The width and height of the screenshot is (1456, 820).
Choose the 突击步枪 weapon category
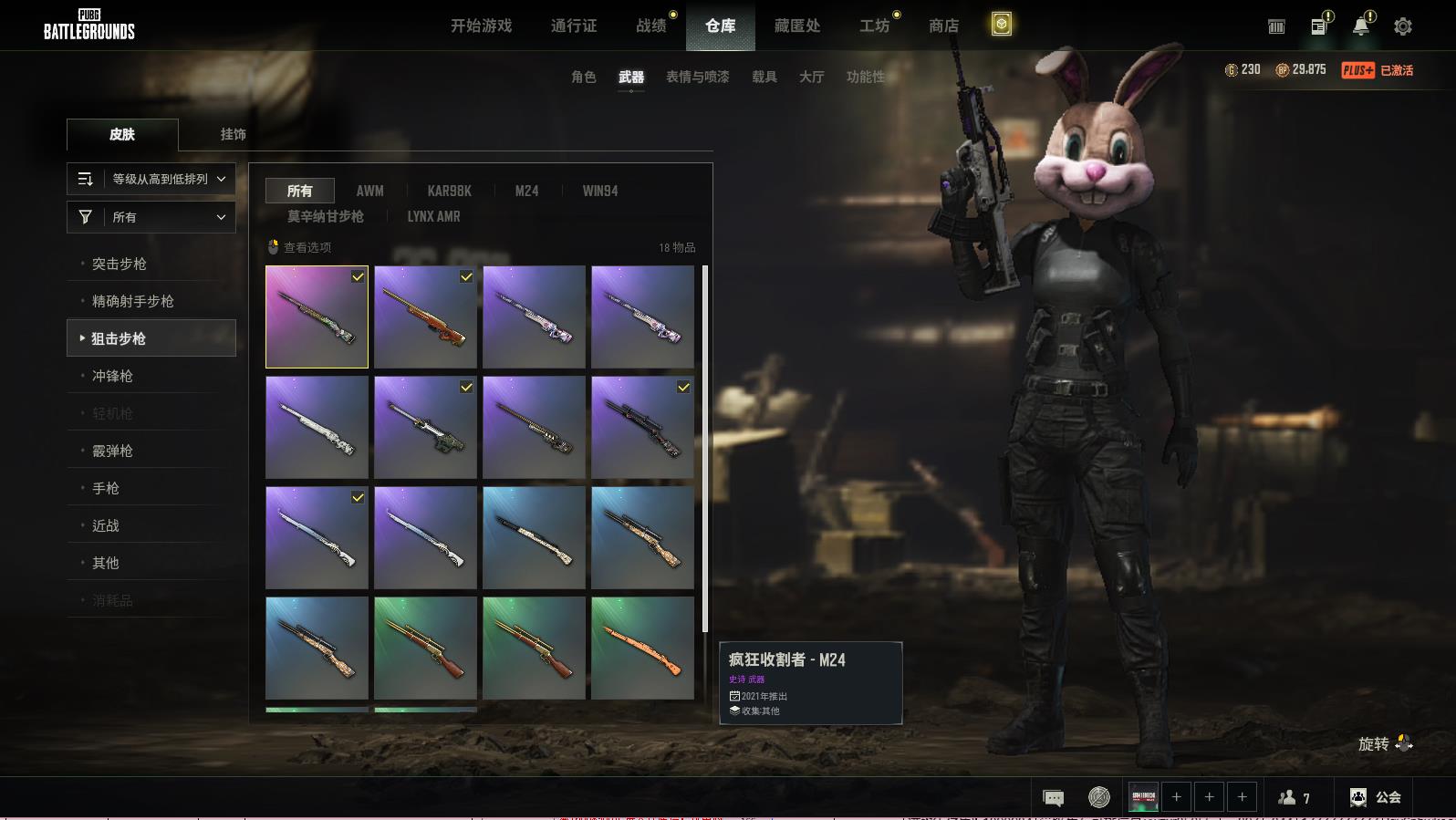point(120,264)
